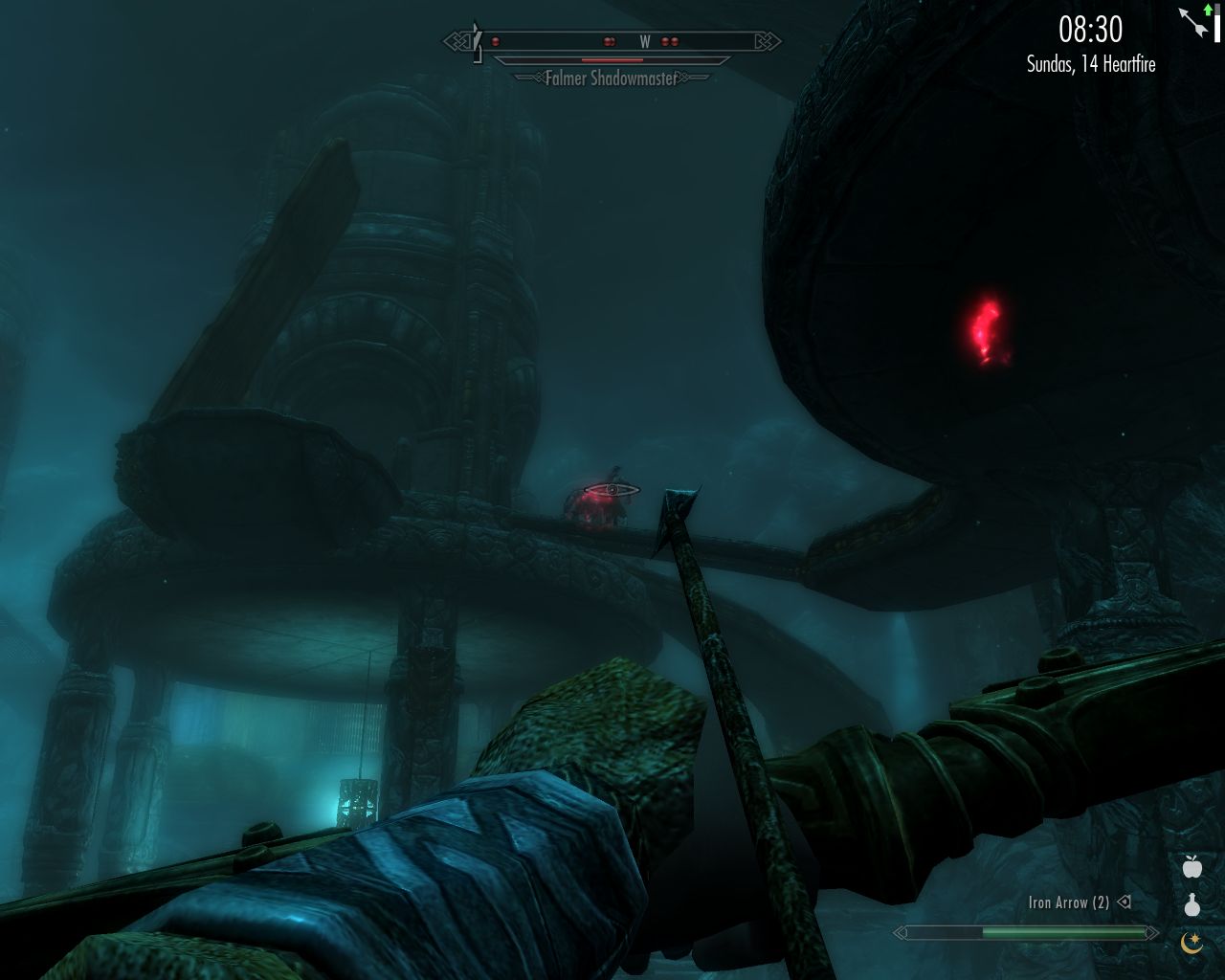1225x980 pixels.
Task: Click the flask thirst icon
Action: tap(1191, 904)
